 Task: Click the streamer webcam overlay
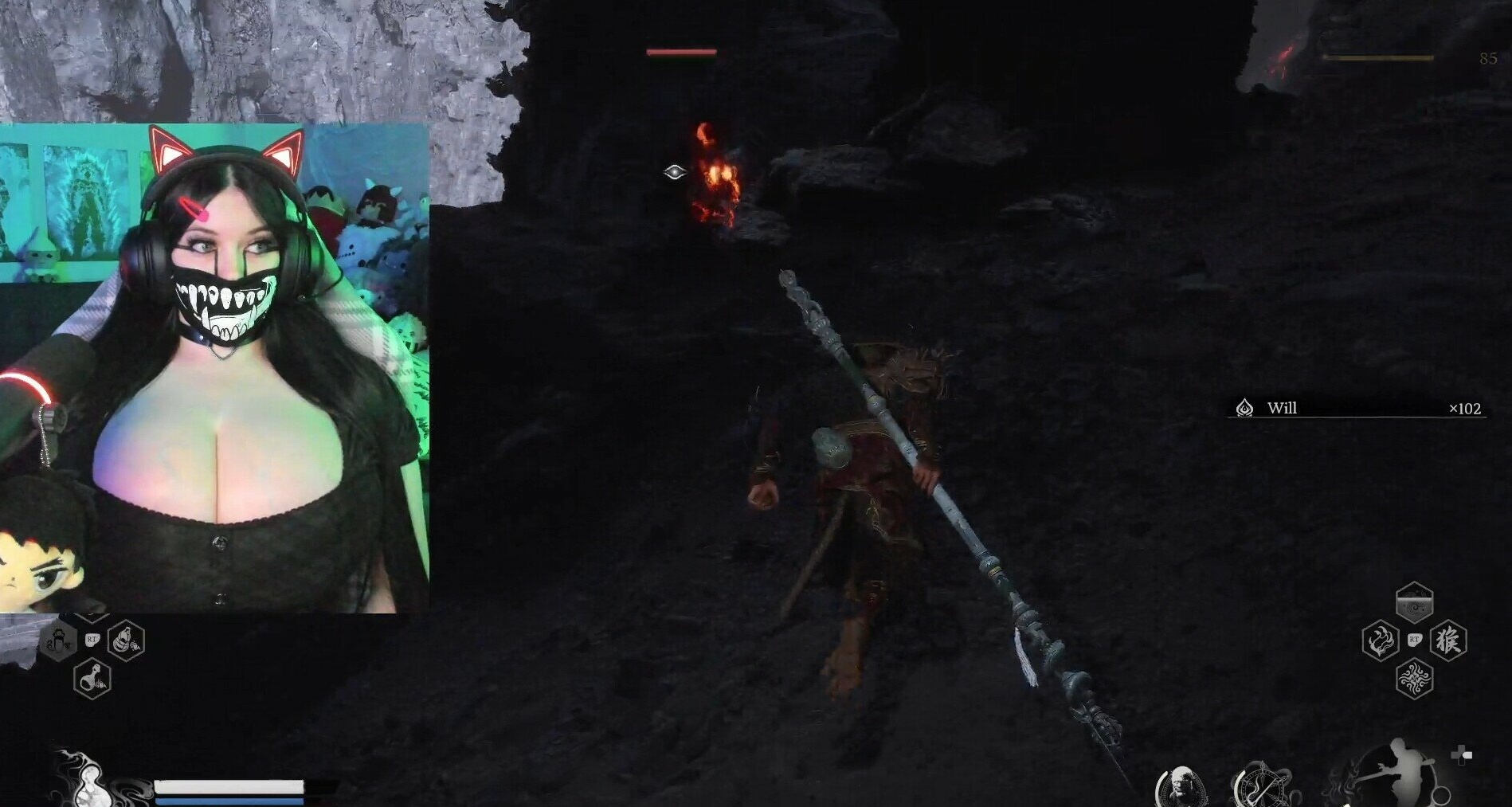(215, 368)
